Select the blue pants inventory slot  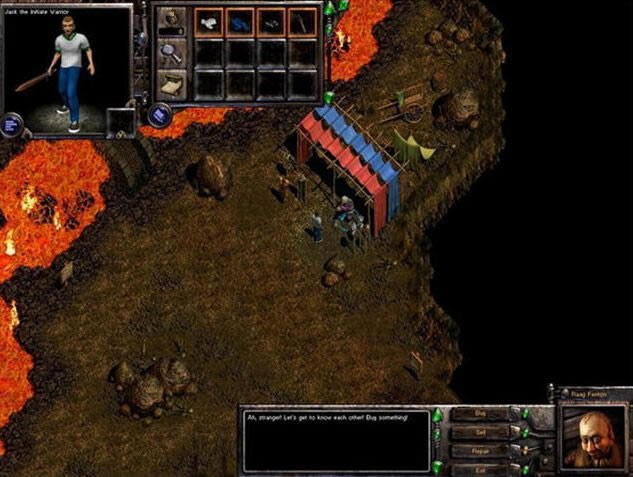[x=239, y=20]
